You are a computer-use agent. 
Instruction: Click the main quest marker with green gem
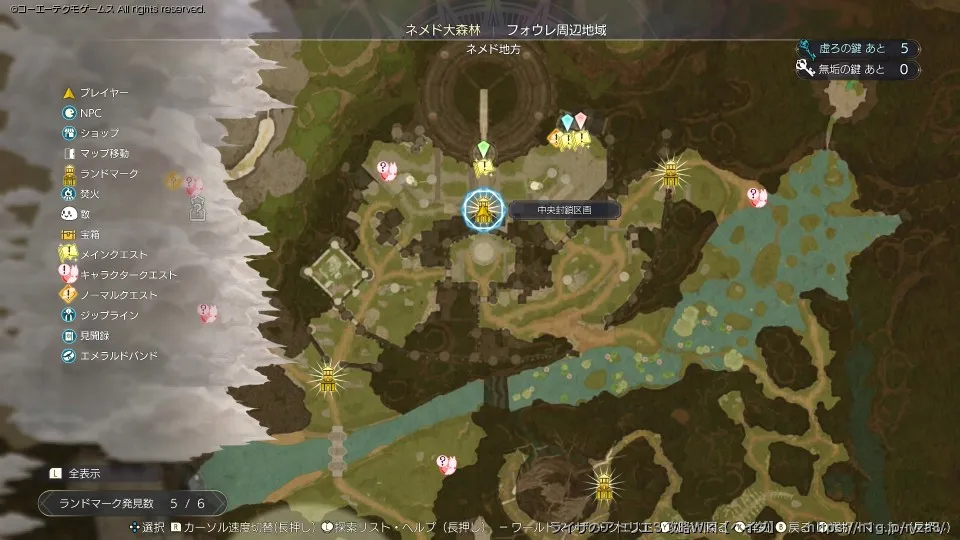pyautogui.click(x=484, y=158)
